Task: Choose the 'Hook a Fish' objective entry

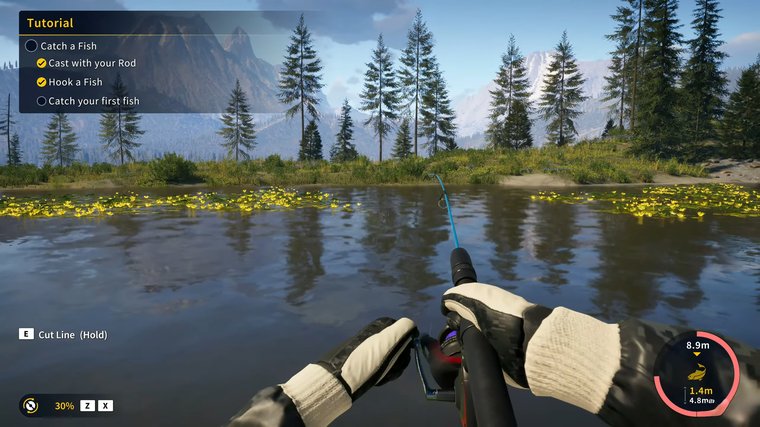Action: point(75,82)
